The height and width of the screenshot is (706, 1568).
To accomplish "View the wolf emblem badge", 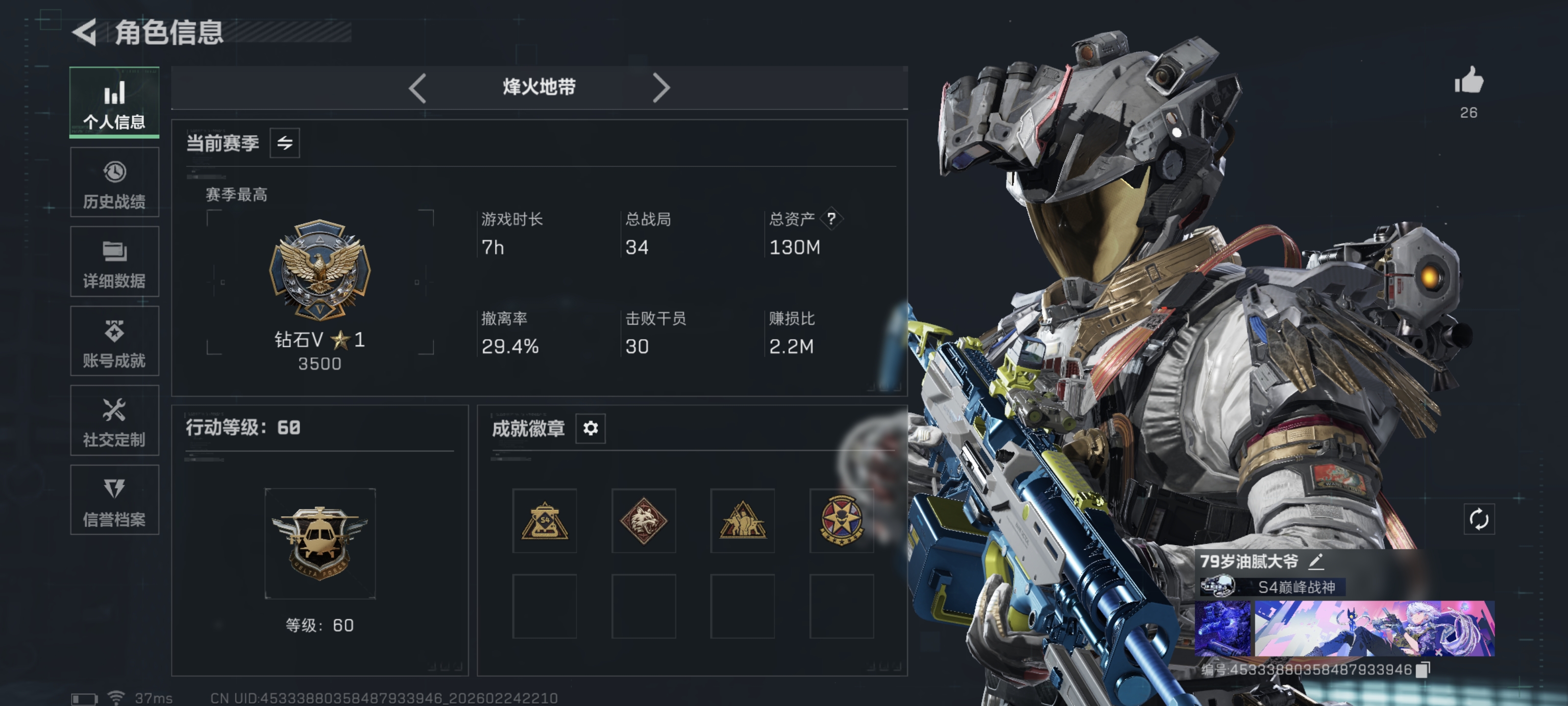I will [x=643, y=521].
